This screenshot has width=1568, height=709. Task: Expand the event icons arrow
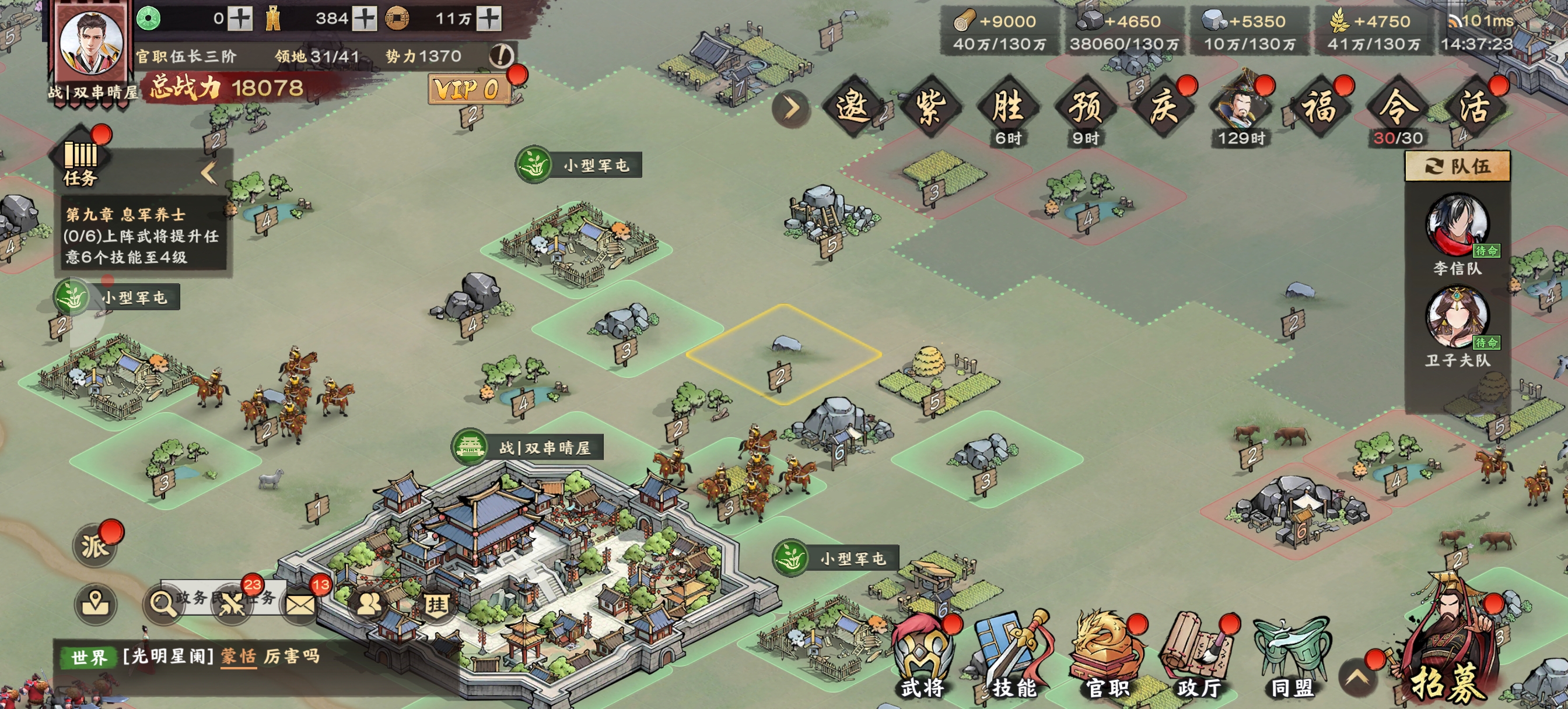(x=790, y=109)
